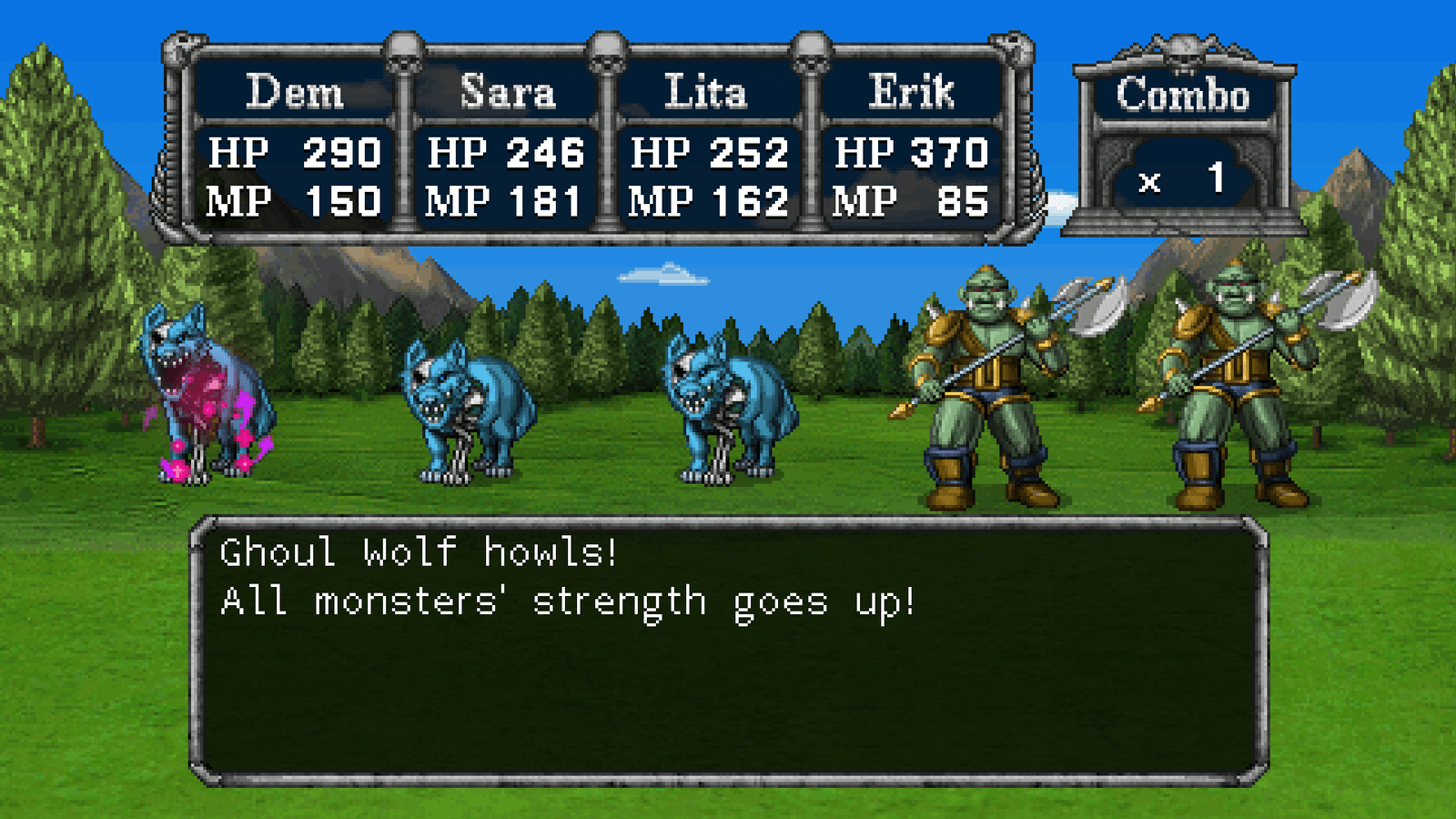
Task: Pick Erik's party status panel
Action: point(911,146)
